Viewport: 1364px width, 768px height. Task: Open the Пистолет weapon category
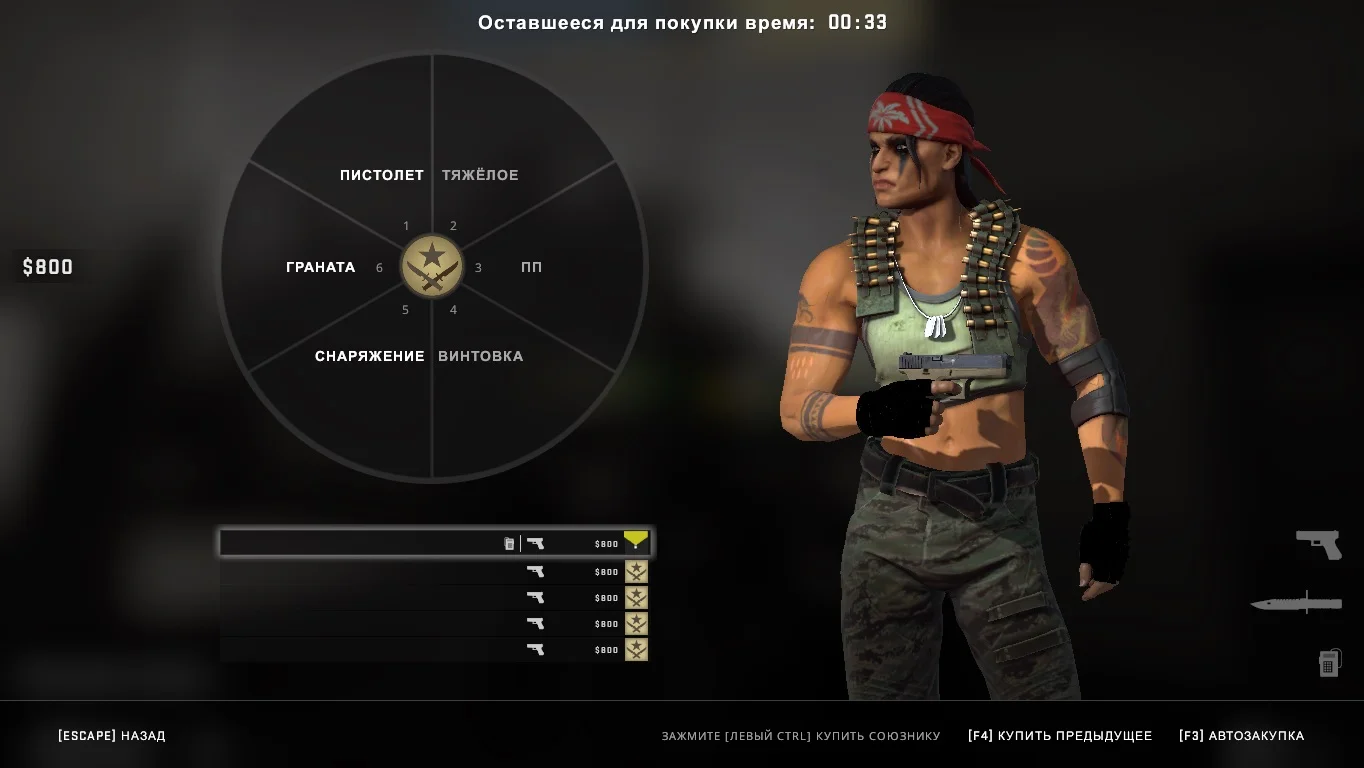(381, 175)
